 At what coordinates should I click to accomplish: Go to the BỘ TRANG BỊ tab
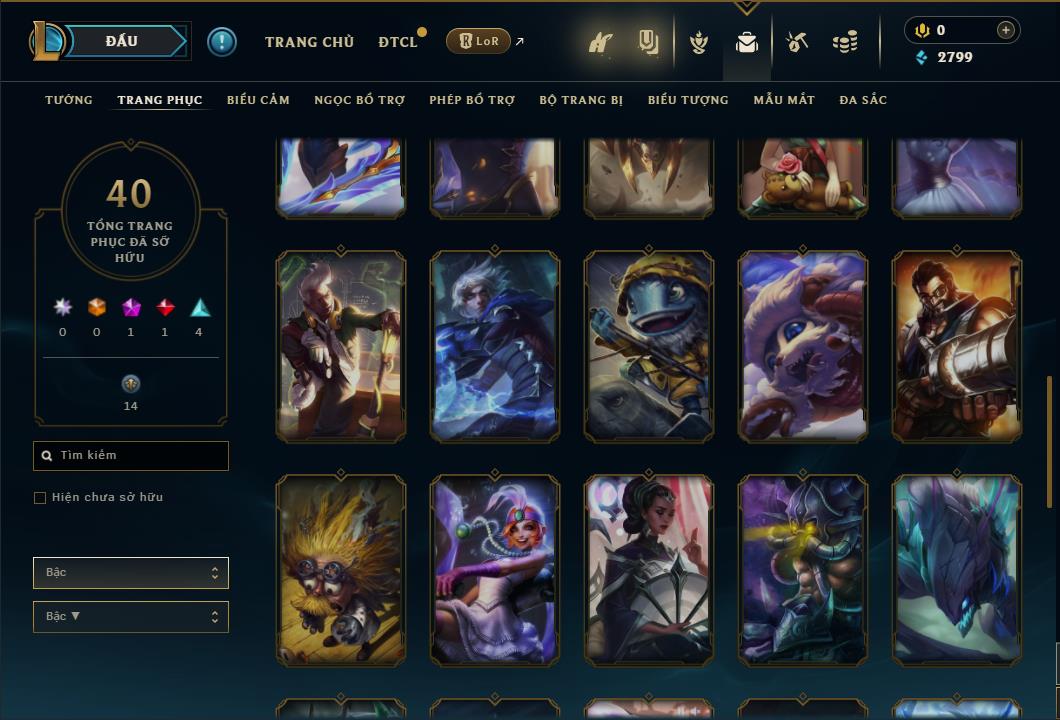coord(581,100)
